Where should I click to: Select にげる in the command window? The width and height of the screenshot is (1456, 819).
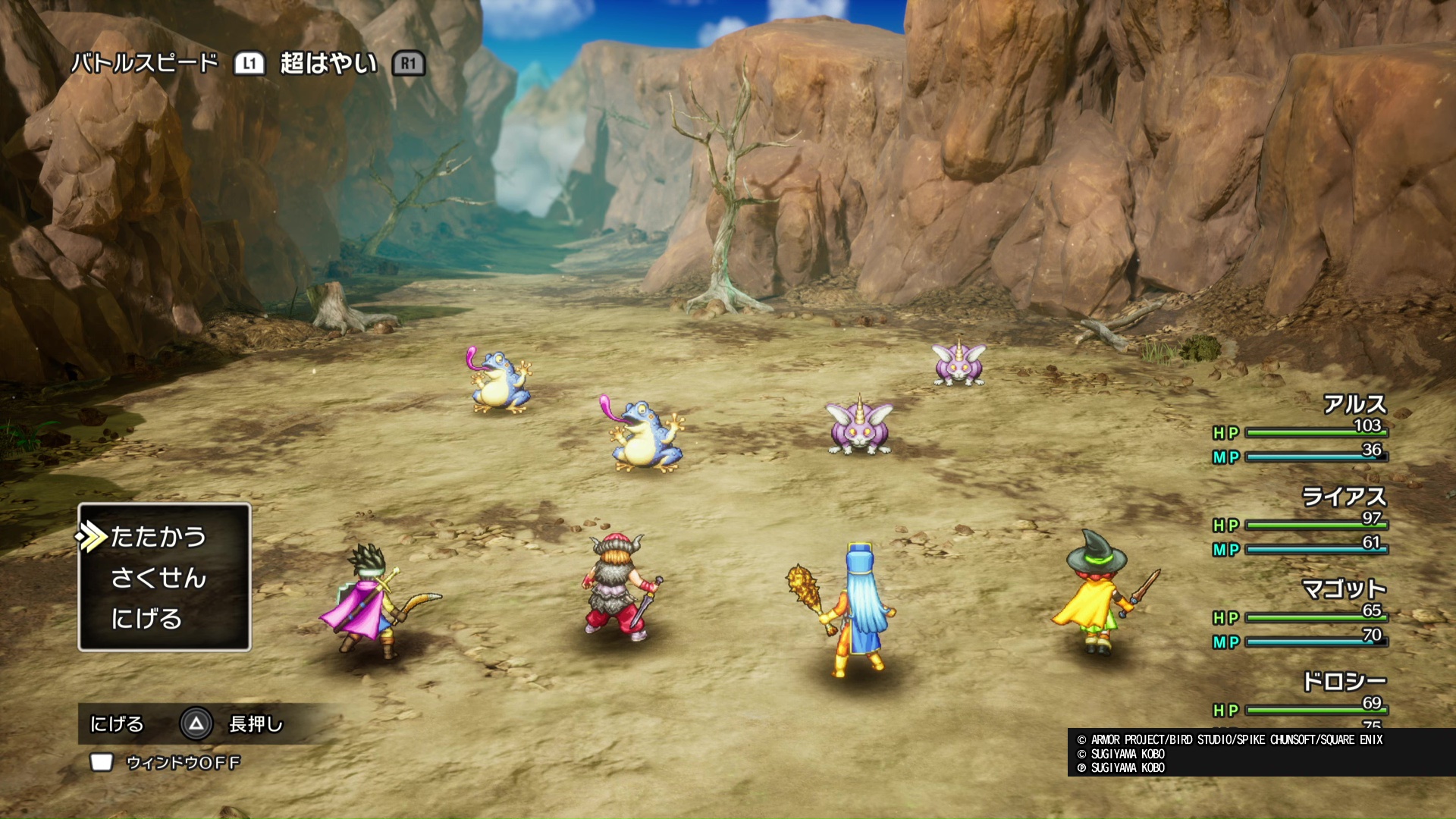146,620
